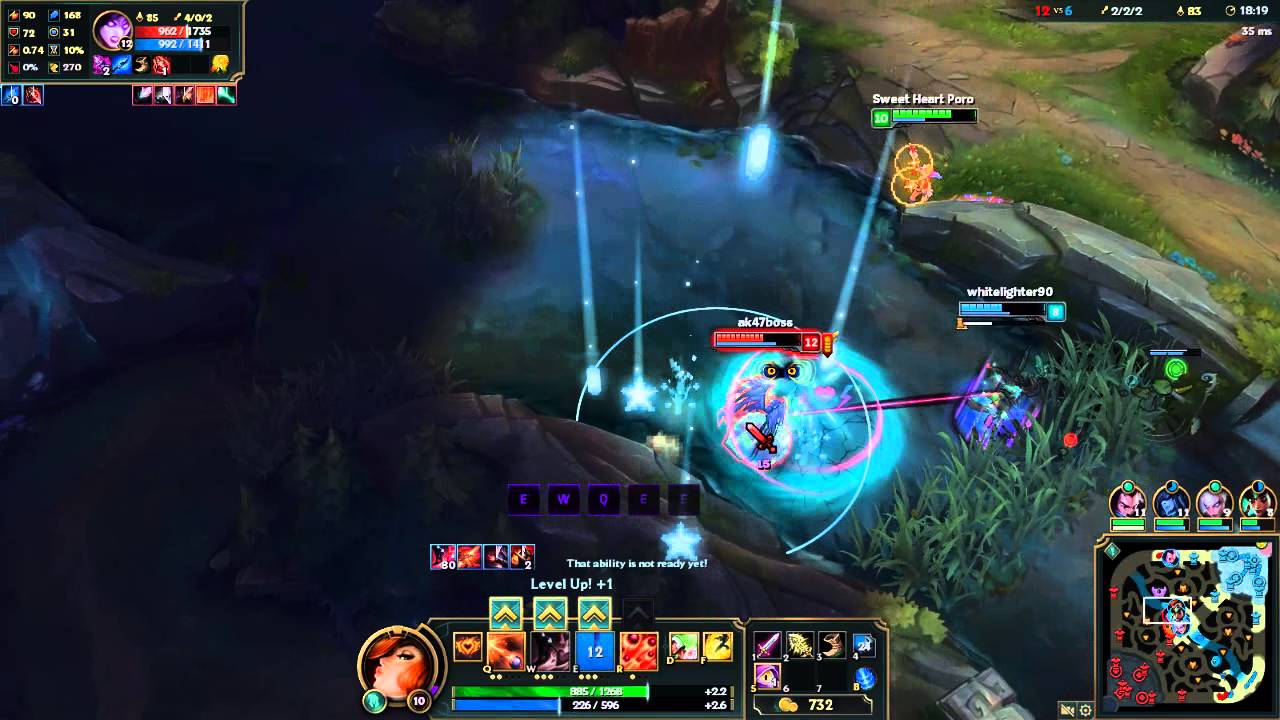Level up the W ability Strut
The image size is (1280, 720).
[x=550, y=613]
